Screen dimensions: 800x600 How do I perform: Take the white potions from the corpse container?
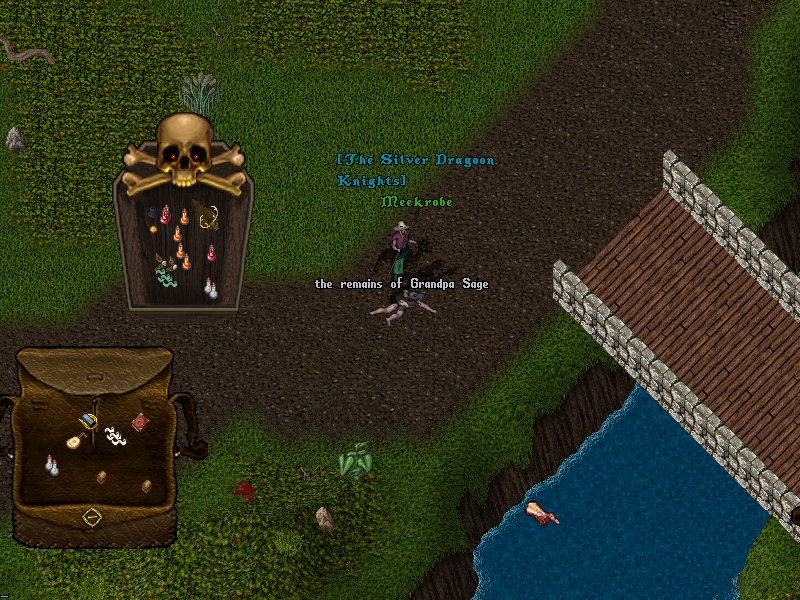[x=210, y=288]
